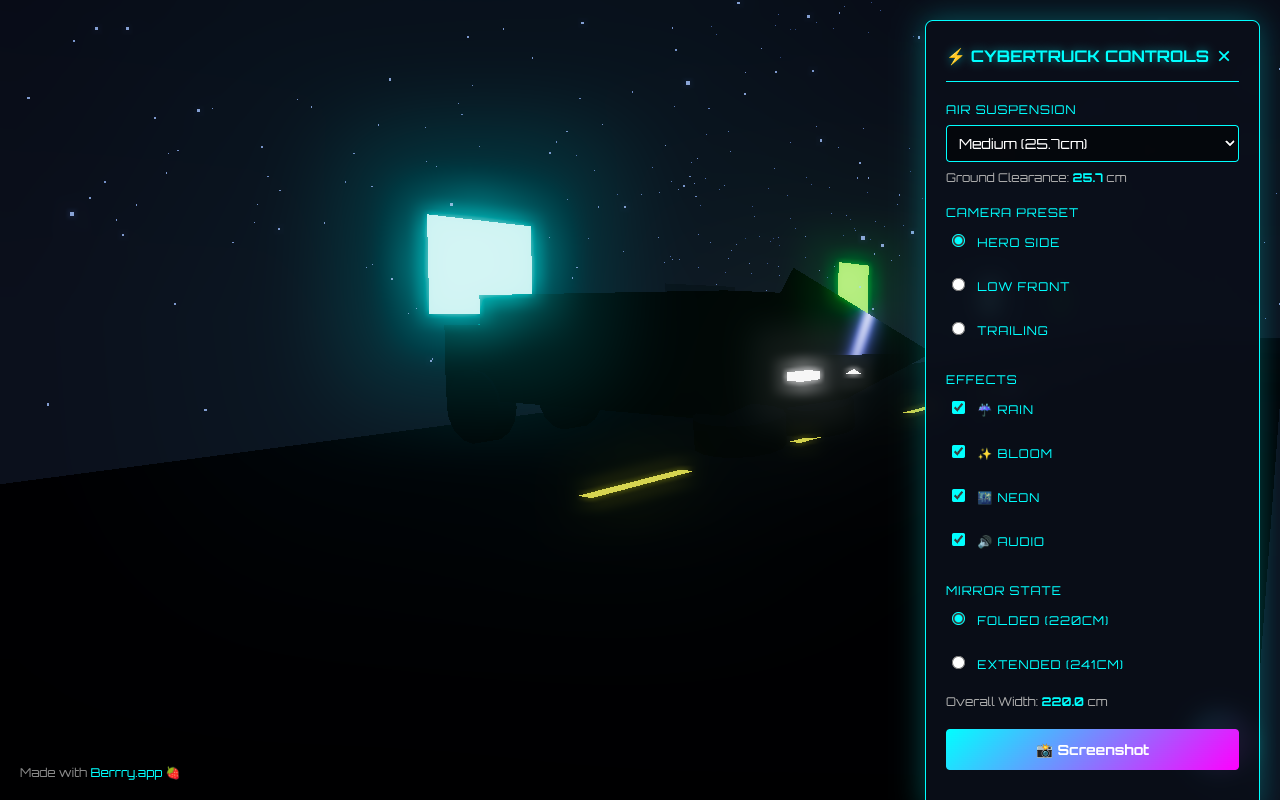Click the lightning bolt icon in the panel title
The image size is (1280, 800).
pos(956,56)
